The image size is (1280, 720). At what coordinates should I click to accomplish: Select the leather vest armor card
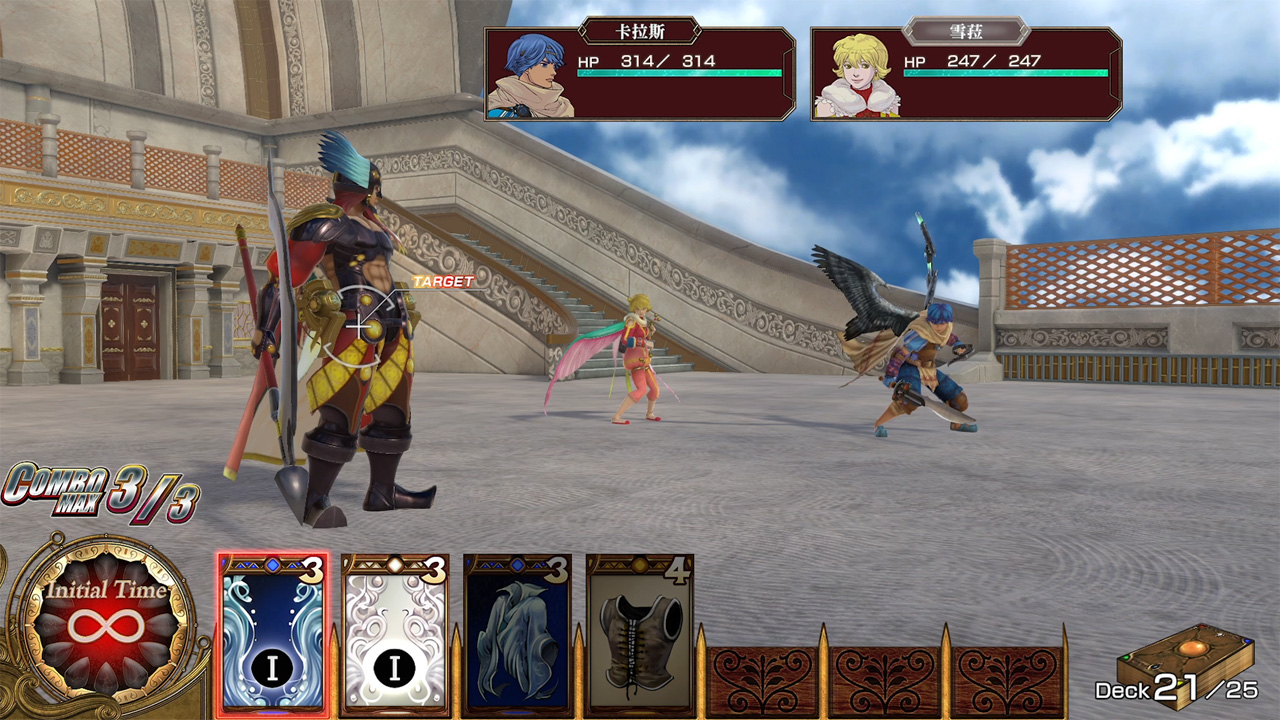[x=640, y=634]
